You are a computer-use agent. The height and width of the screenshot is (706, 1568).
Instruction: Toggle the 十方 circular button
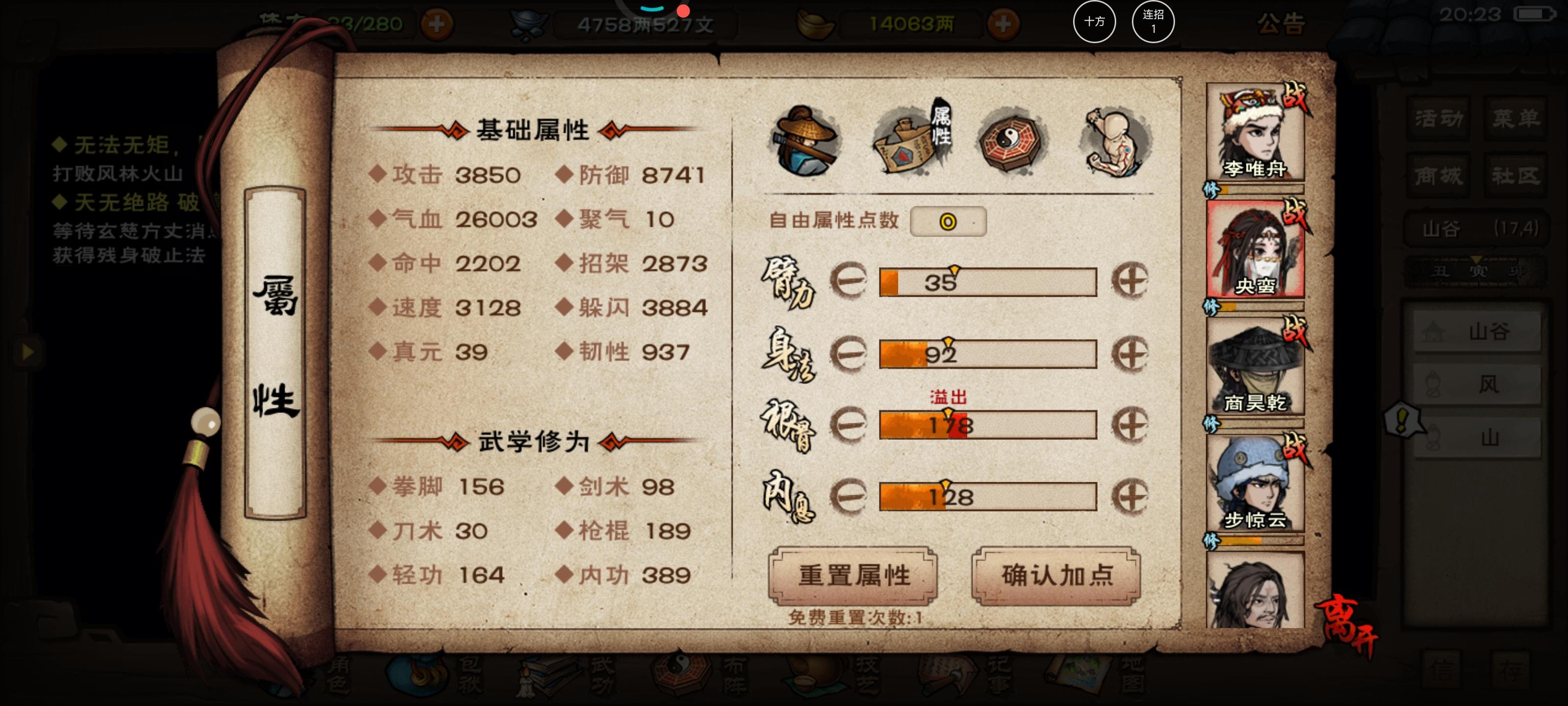tap(1095, 22)
